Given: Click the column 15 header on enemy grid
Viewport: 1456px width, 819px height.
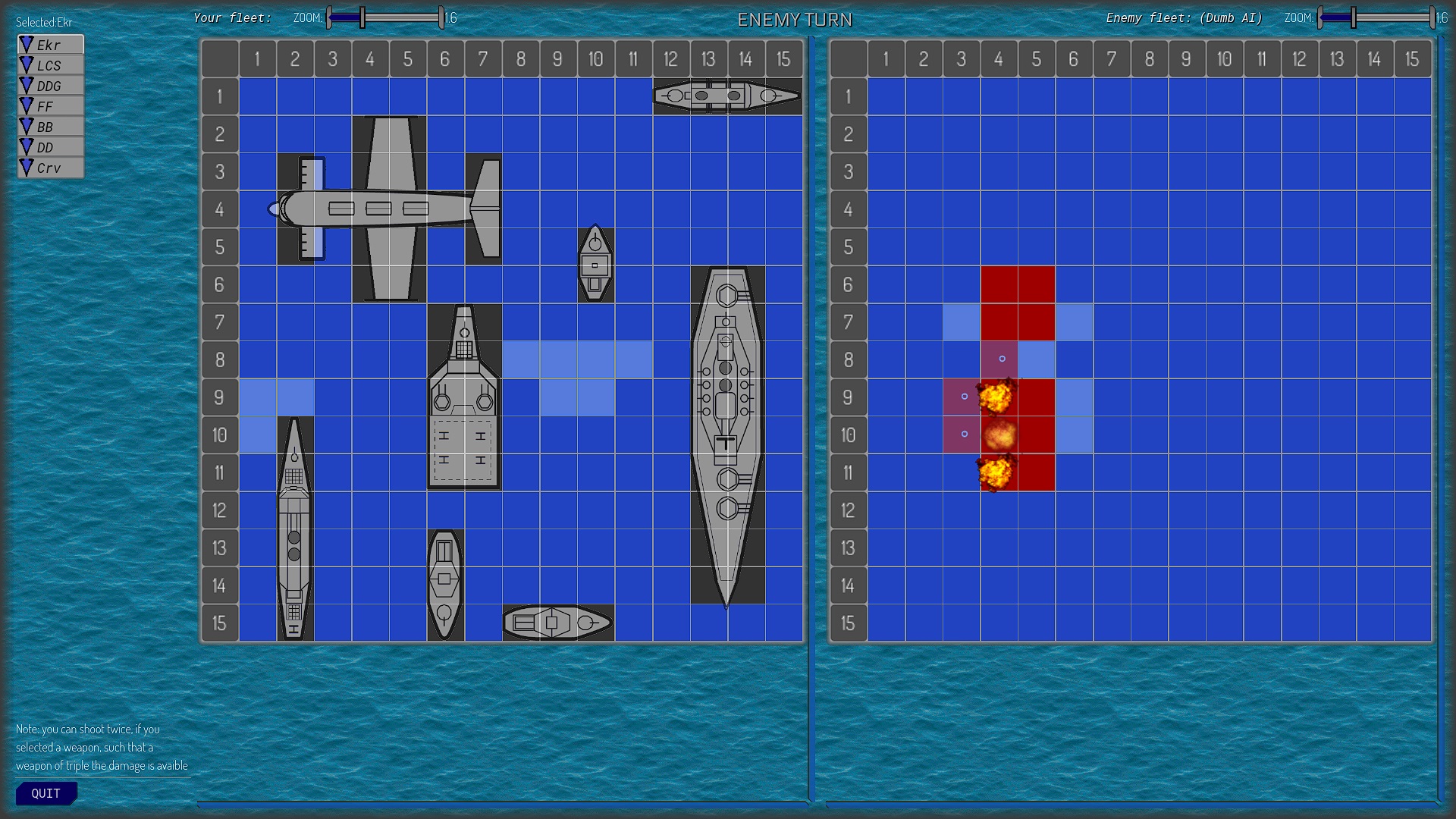Looking at the screenshot, I should 1410,58.
